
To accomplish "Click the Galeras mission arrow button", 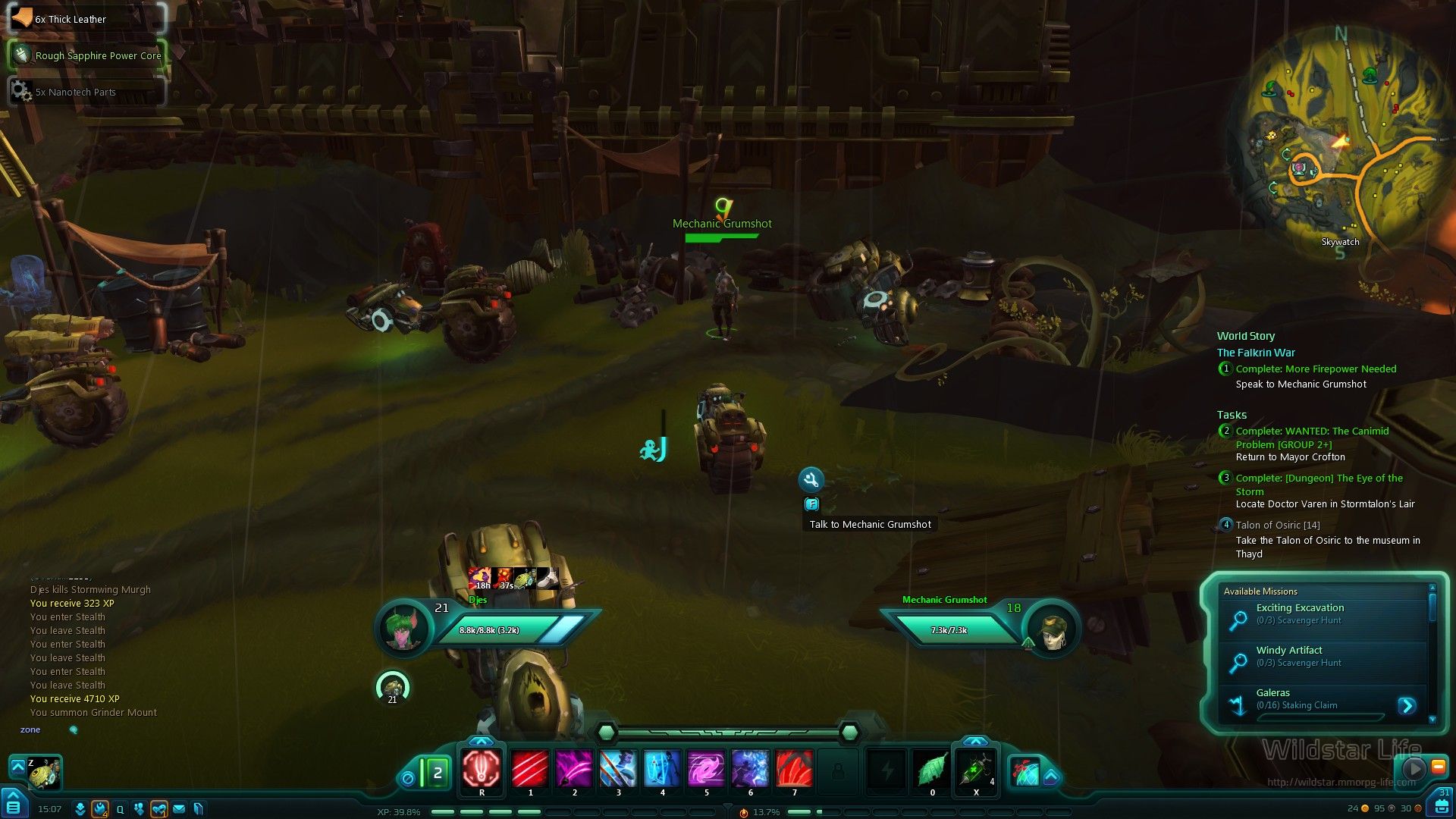I will pos(1407,706).
